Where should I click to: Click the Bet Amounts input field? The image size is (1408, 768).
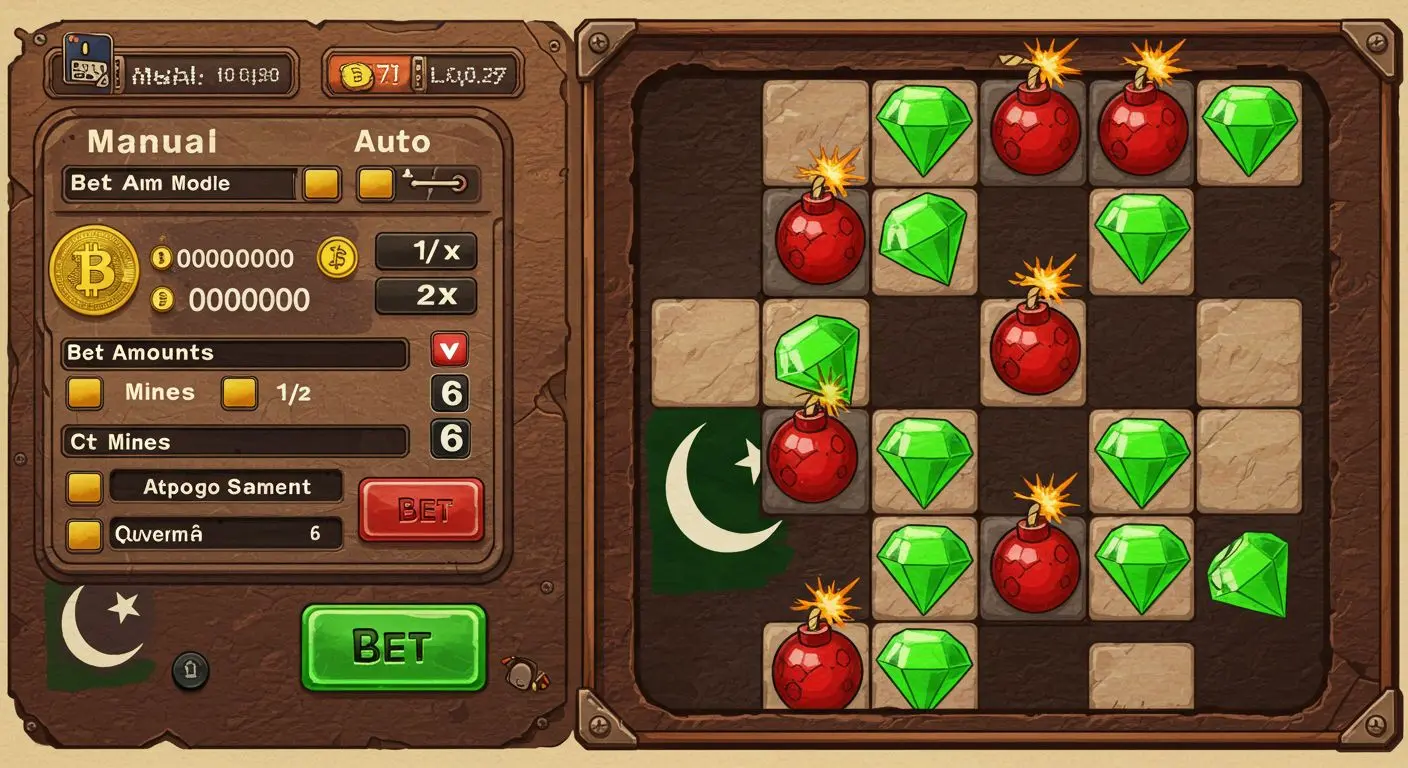(x=235, y=353)
